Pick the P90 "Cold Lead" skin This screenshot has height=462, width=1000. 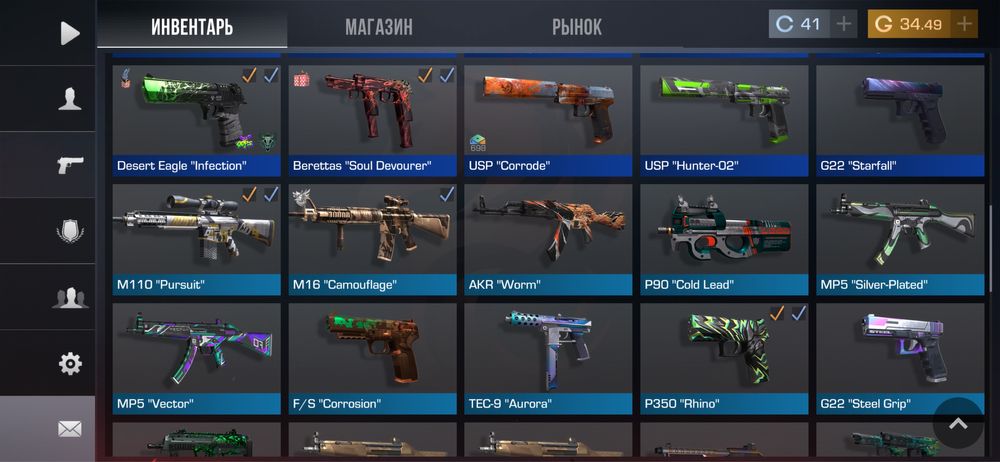pos(724,239)
